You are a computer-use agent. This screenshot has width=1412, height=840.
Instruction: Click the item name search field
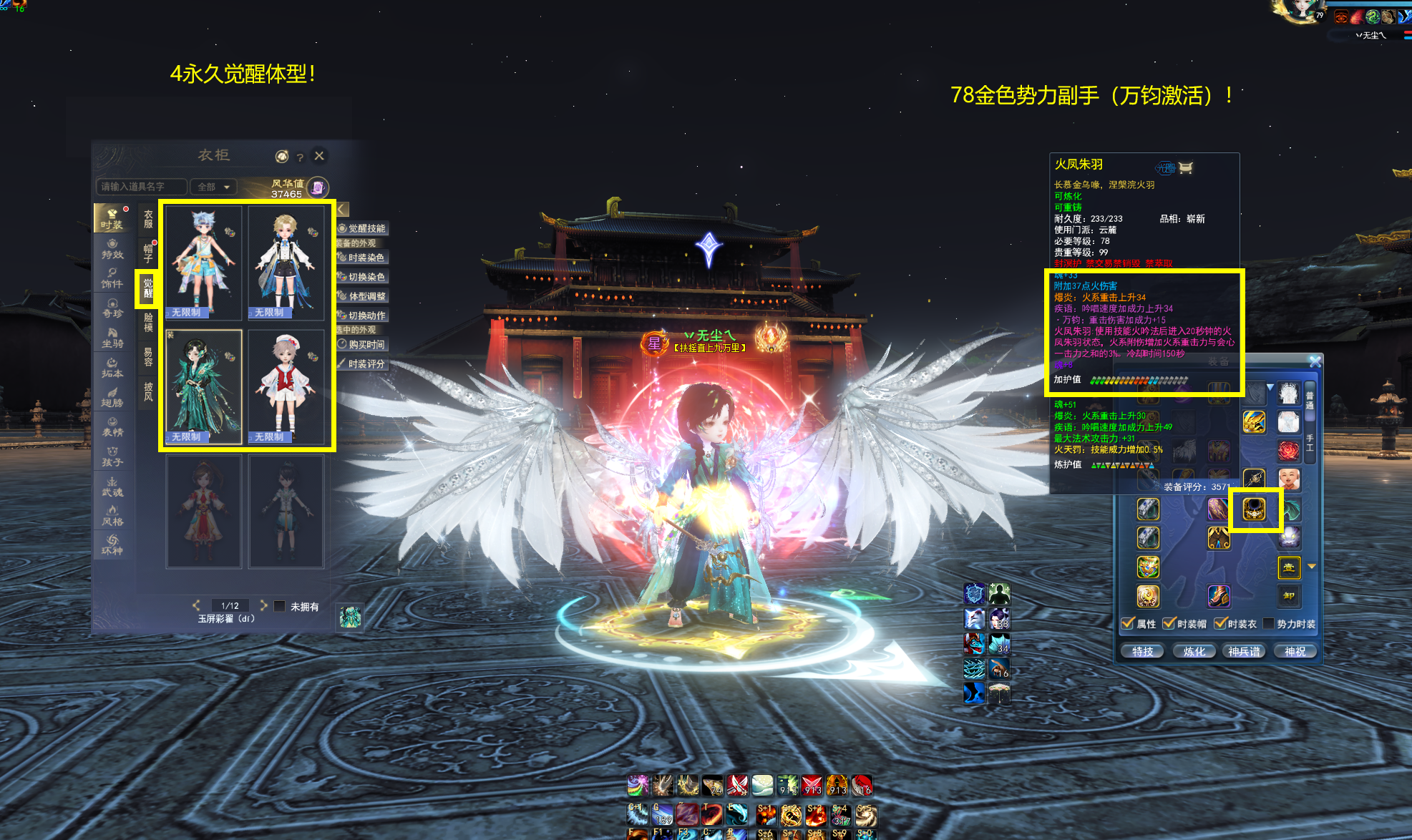pos(140,187)
